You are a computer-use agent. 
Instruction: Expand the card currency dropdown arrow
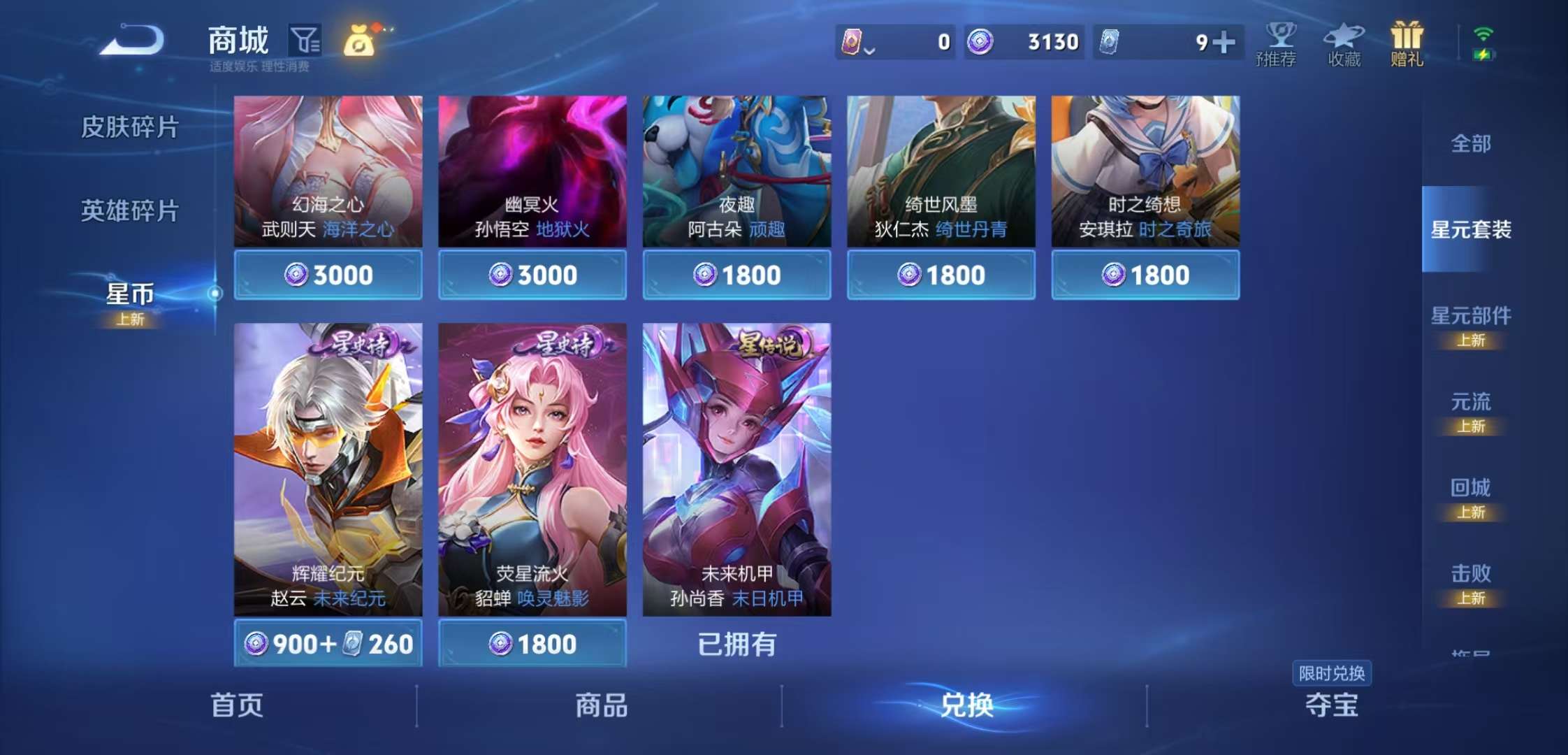(869, 49)
